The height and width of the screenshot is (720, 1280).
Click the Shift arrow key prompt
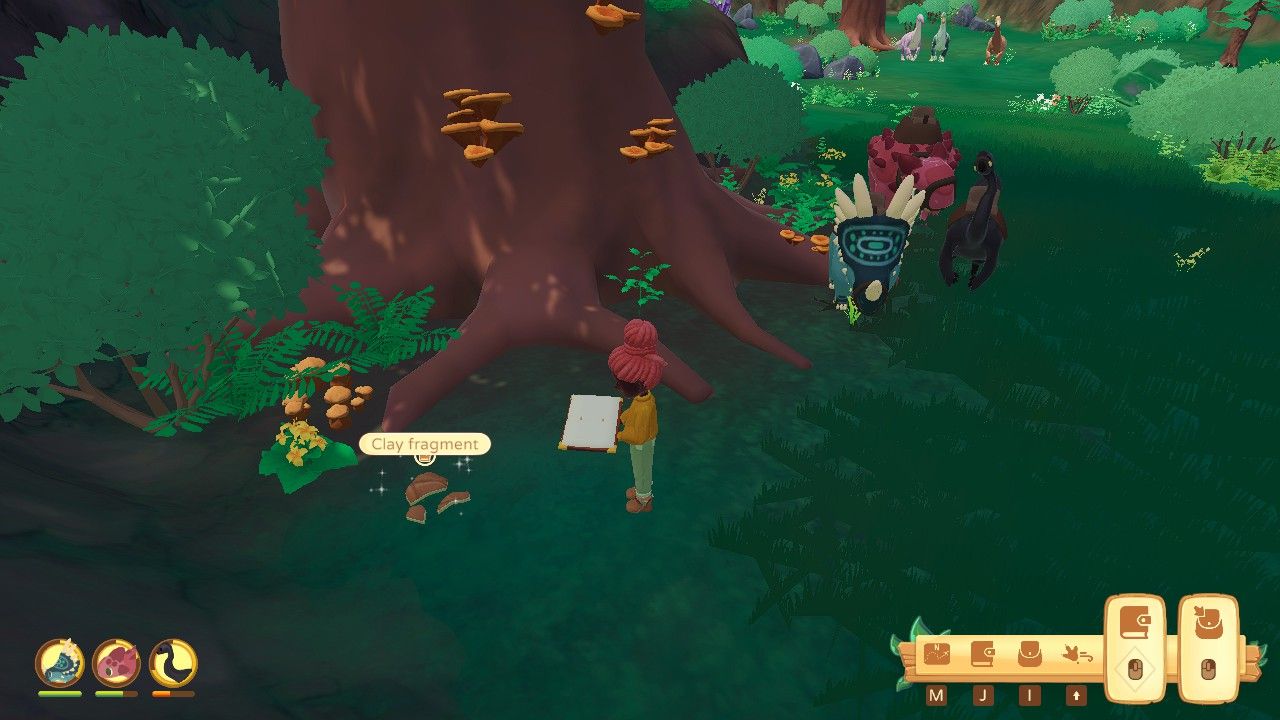point(1076,693)
